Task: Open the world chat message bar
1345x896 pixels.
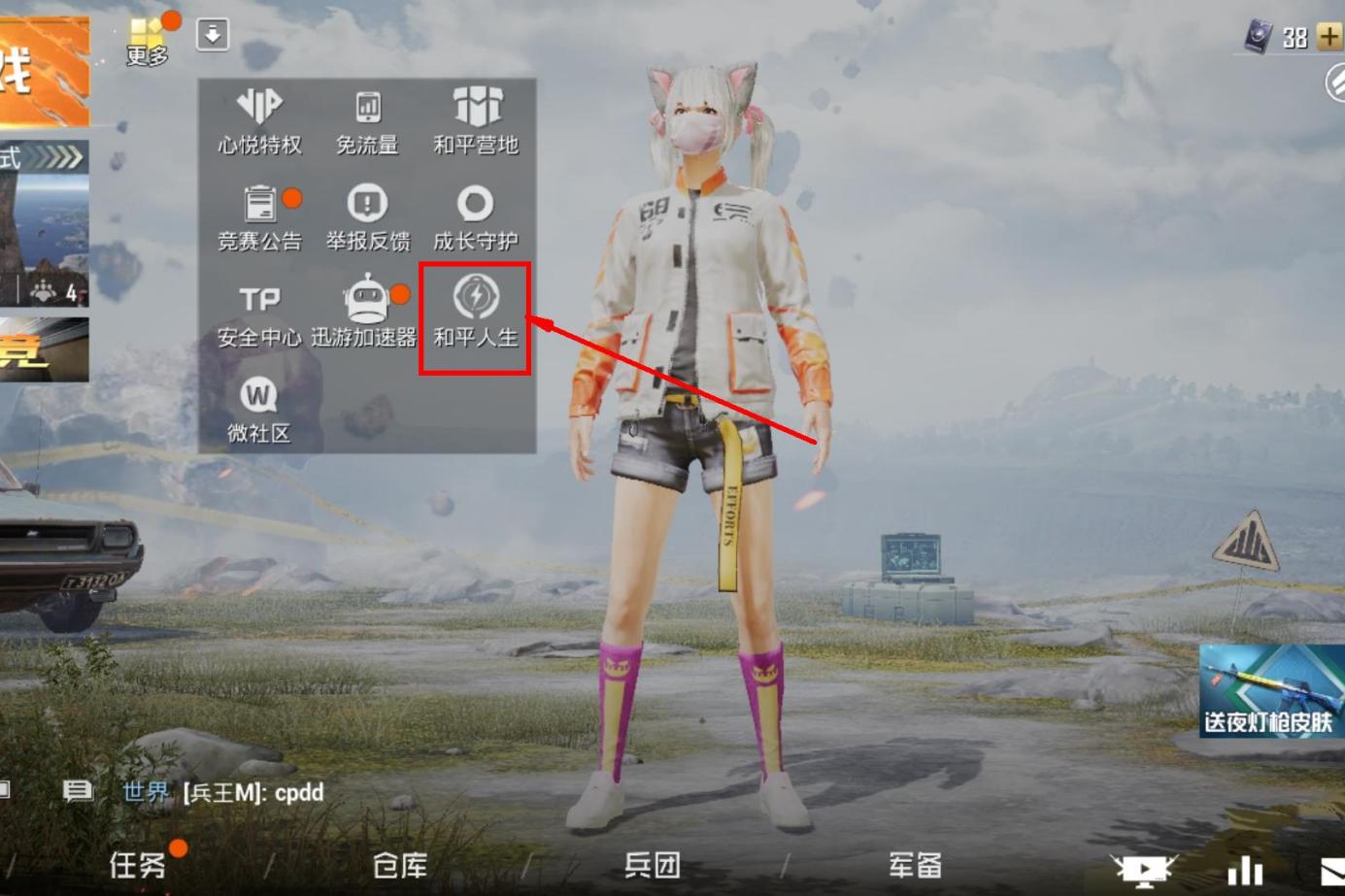Action: pyautogui.click(x=252, y=792)
